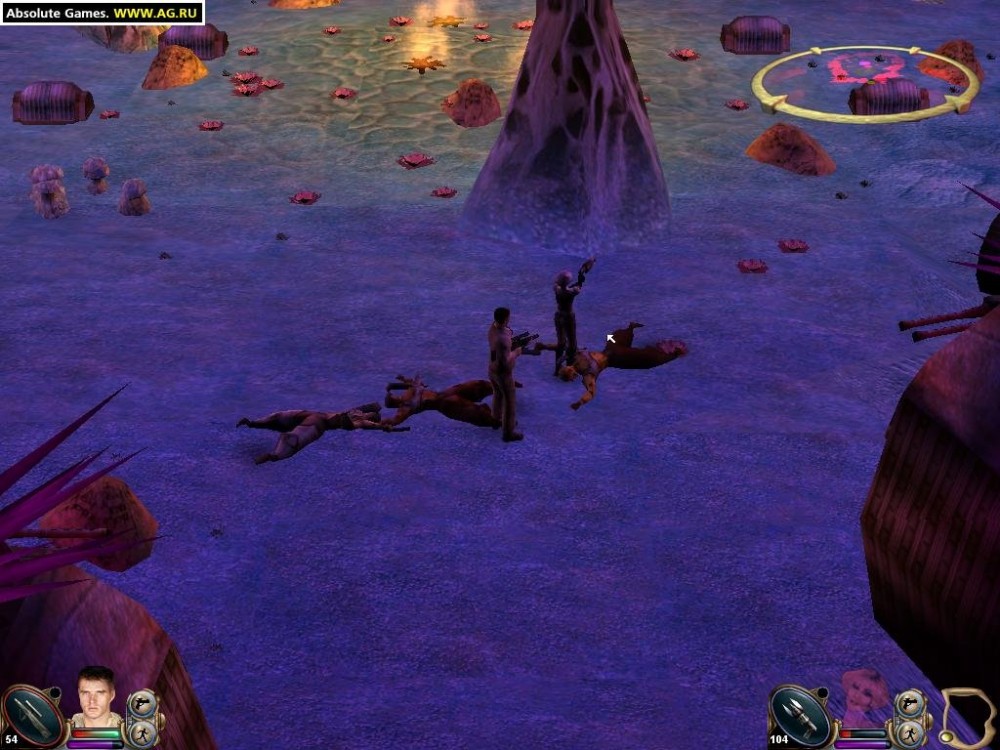Image resolution: width=1000 pixels, height=750 pixels.
Task: Select the soldier's weapon slot showing 54 ammo
Action: [x=33, y=714]
